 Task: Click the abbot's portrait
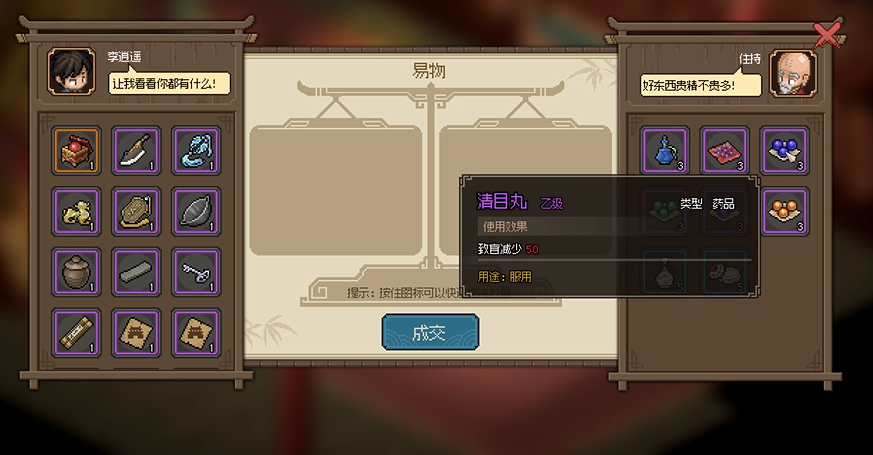[793, 74]
